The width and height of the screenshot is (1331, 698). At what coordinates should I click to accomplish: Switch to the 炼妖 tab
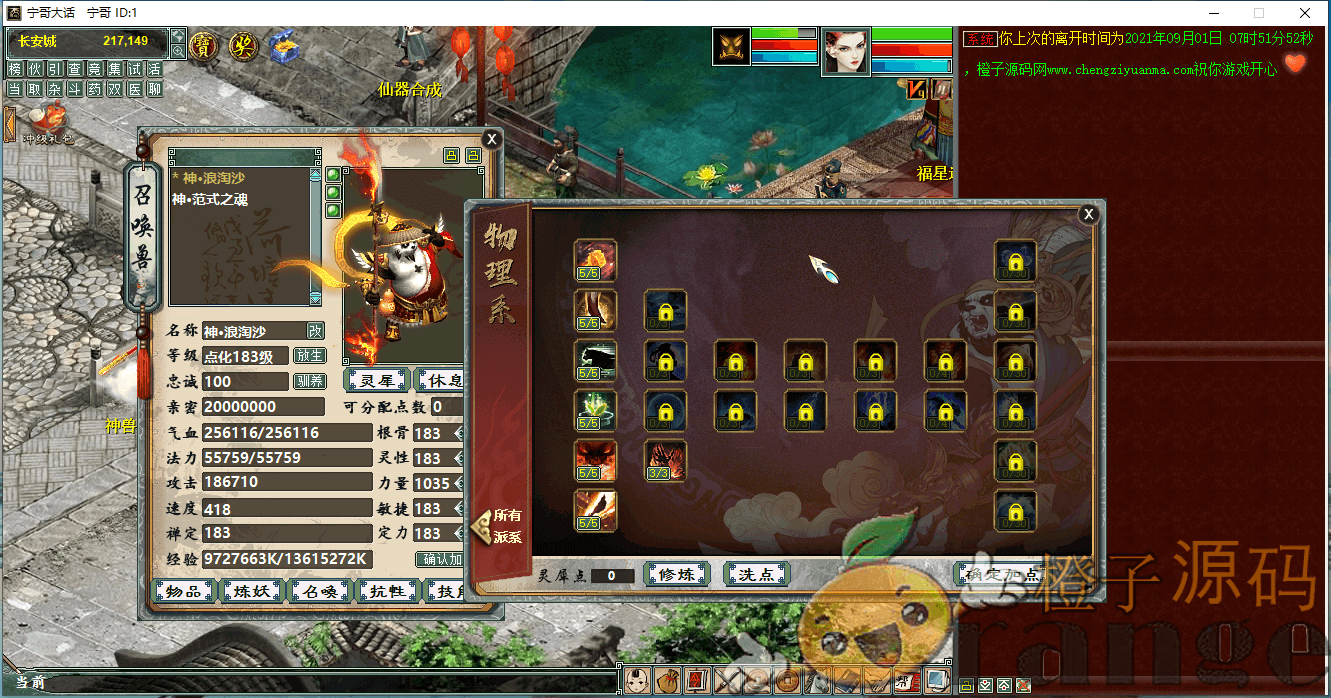[x=251, y=591]
